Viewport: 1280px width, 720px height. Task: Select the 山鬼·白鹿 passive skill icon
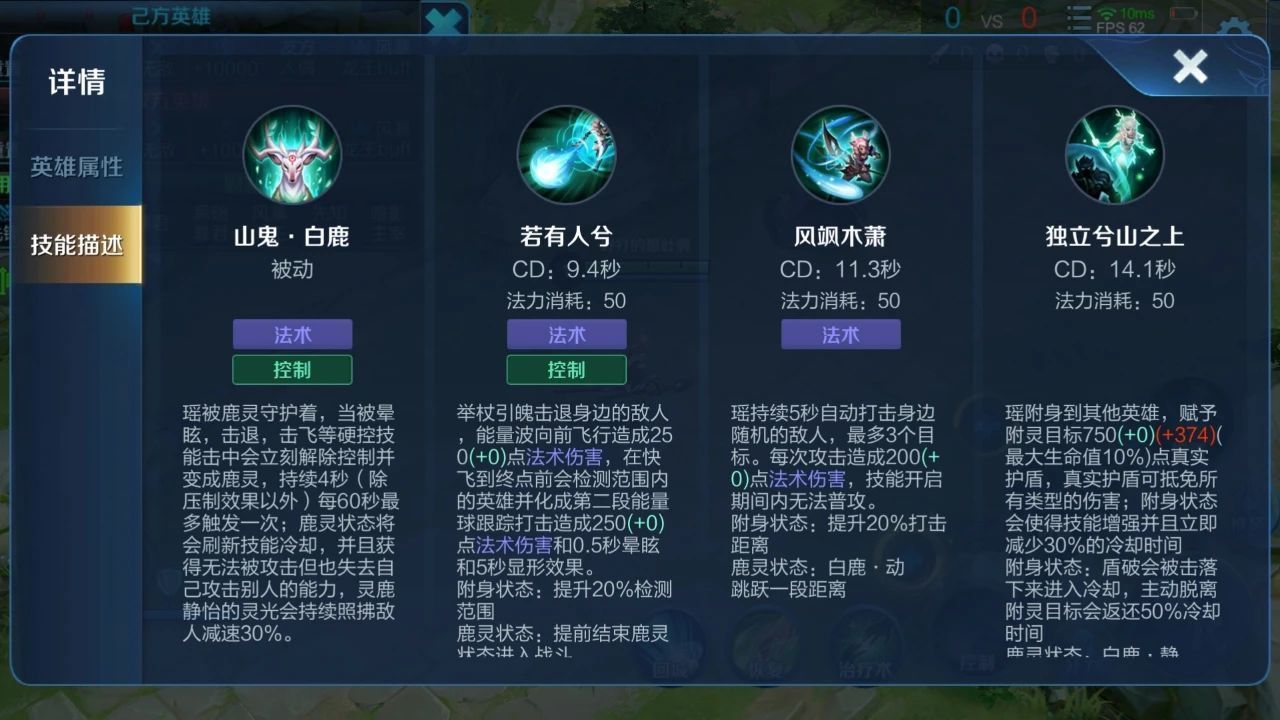293,155
